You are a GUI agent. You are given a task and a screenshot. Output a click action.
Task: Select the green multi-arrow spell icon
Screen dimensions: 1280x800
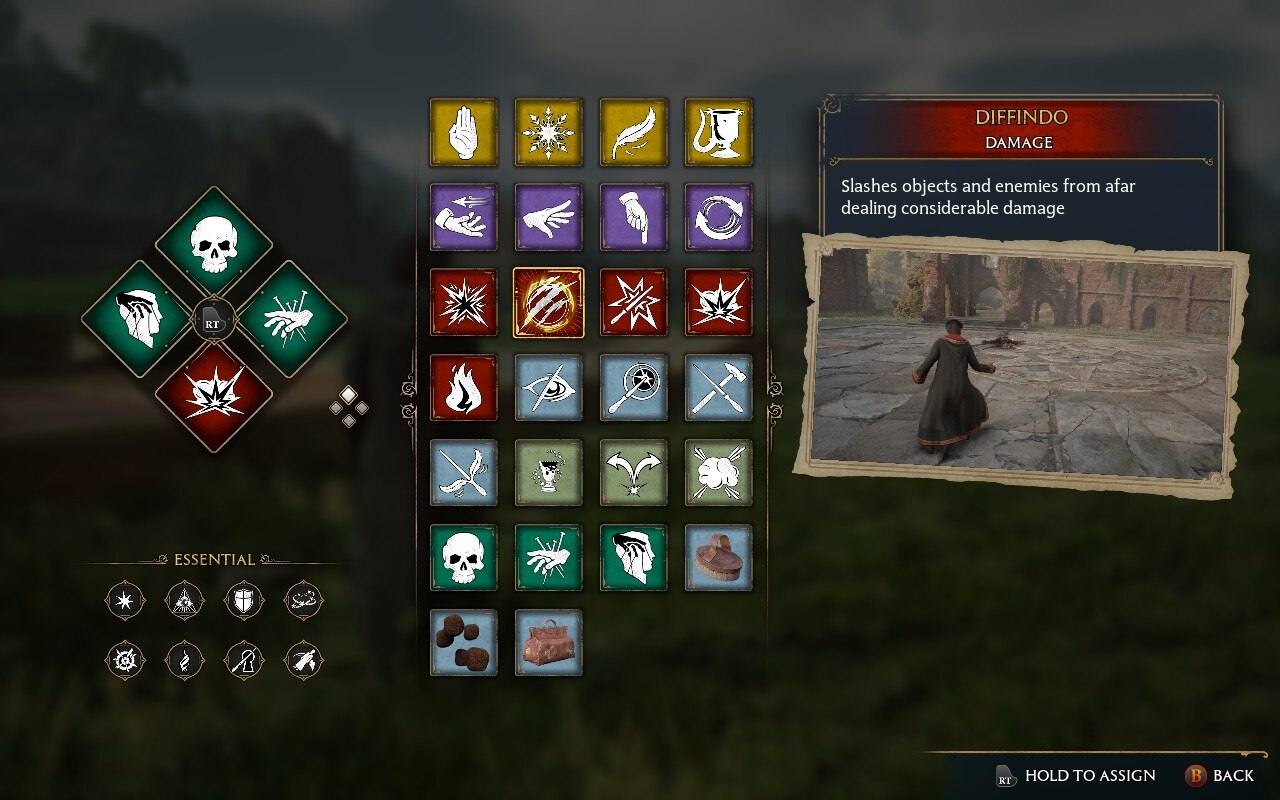click(x=633, y=473)
